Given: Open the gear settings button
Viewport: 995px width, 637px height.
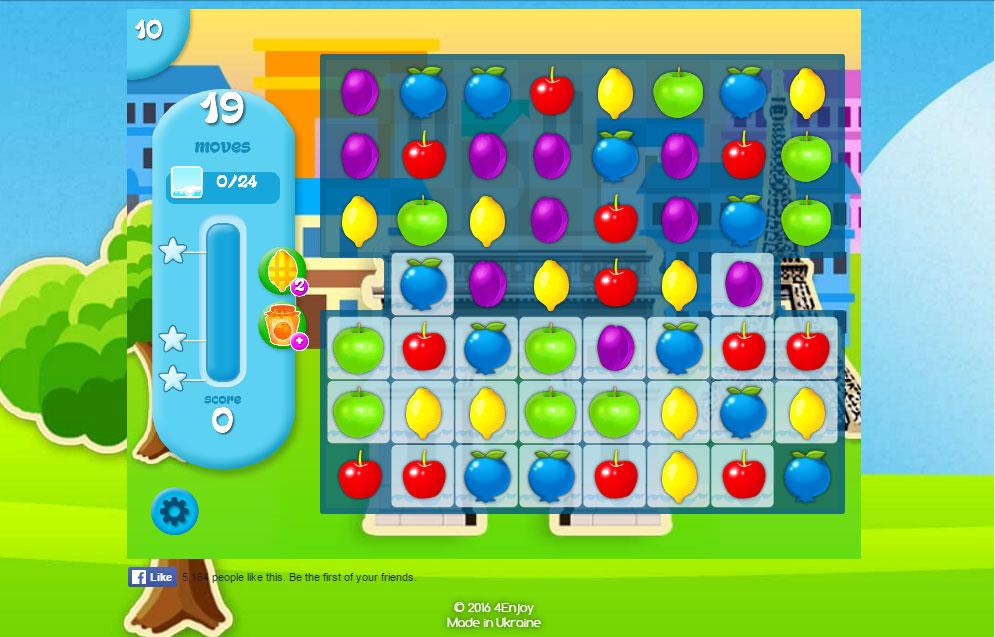Looking at the screenshot, I should (175, 512).
